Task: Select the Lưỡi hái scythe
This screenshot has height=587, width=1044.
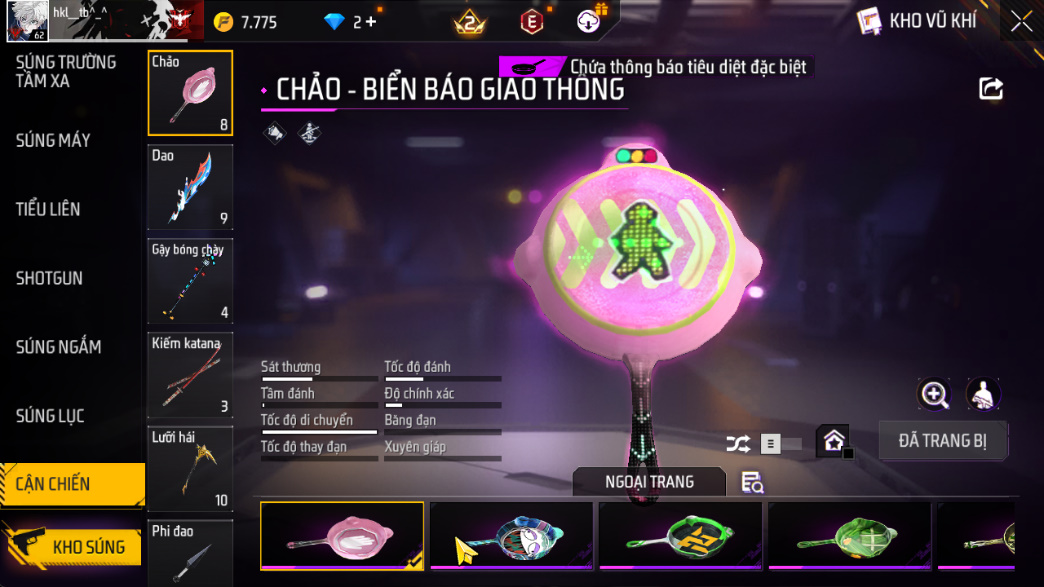Action: click(190, 468)
